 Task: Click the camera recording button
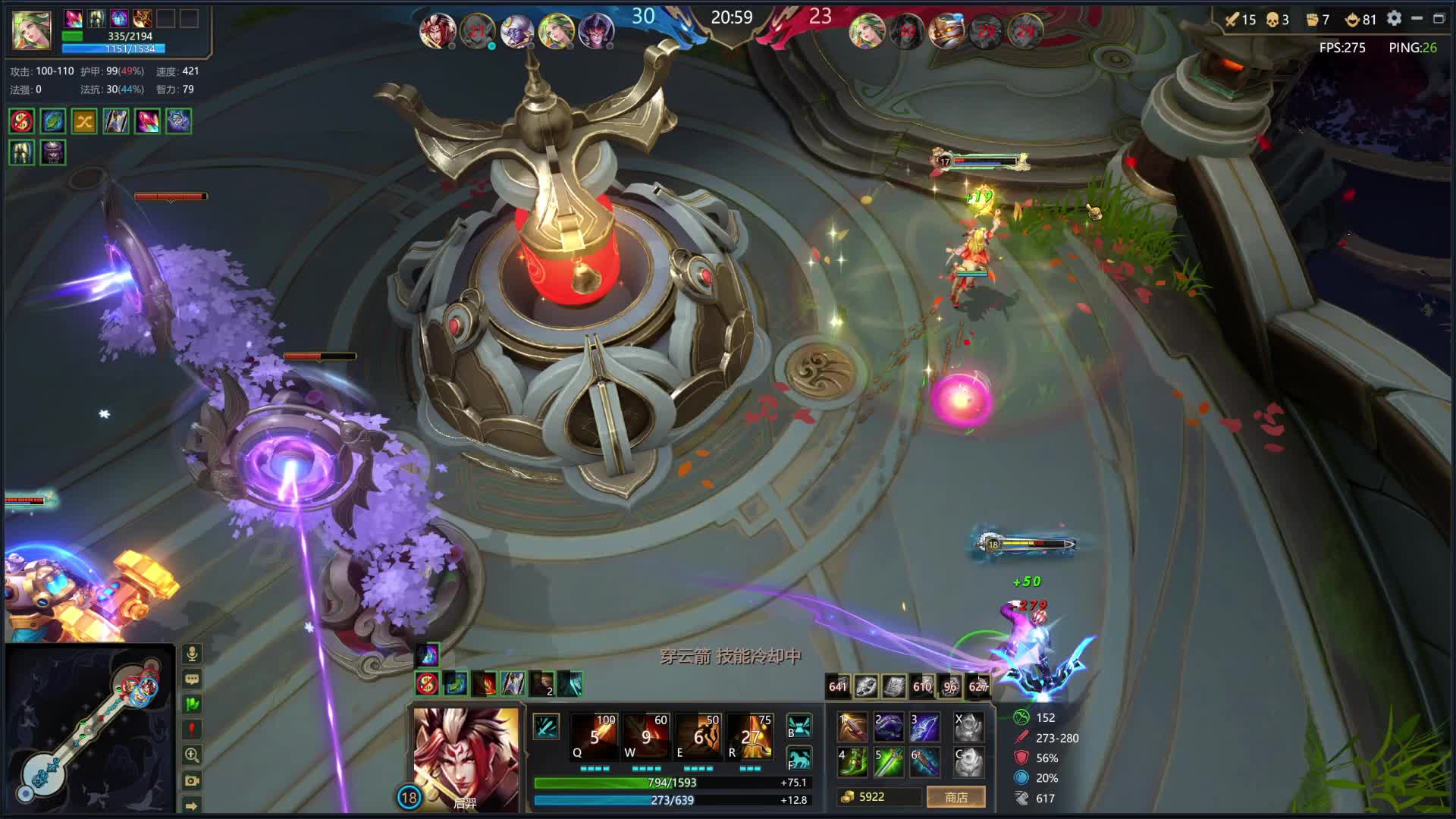[x=192, y=780]
